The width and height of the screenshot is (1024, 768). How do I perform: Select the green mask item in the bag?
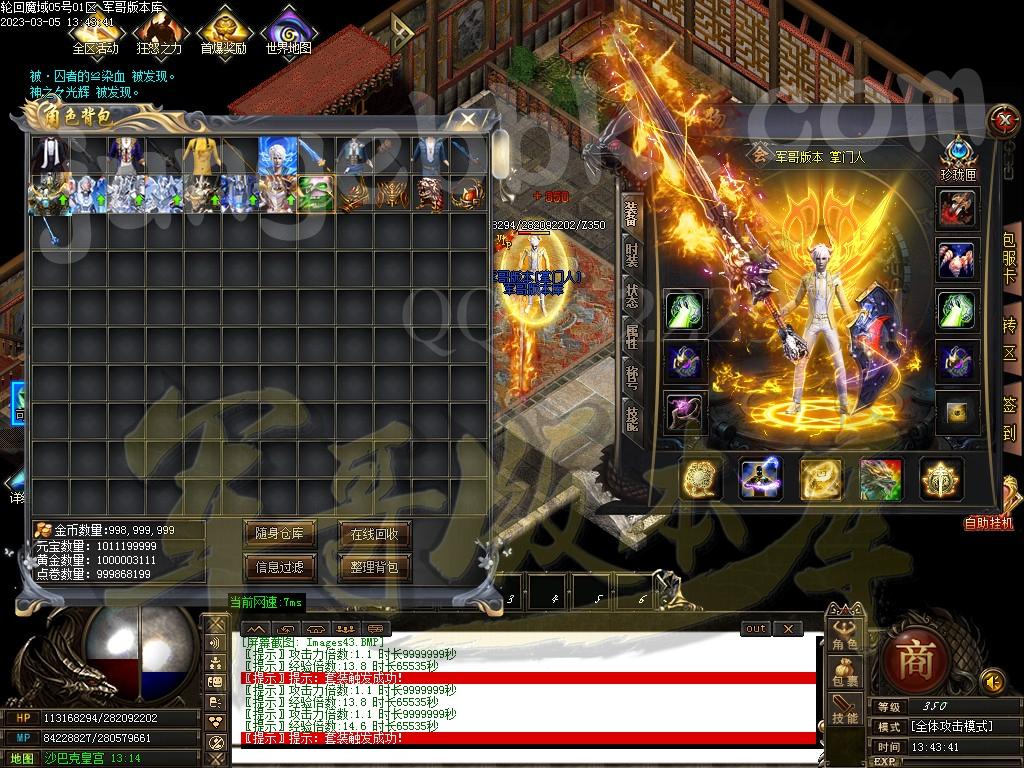(317, 194)
